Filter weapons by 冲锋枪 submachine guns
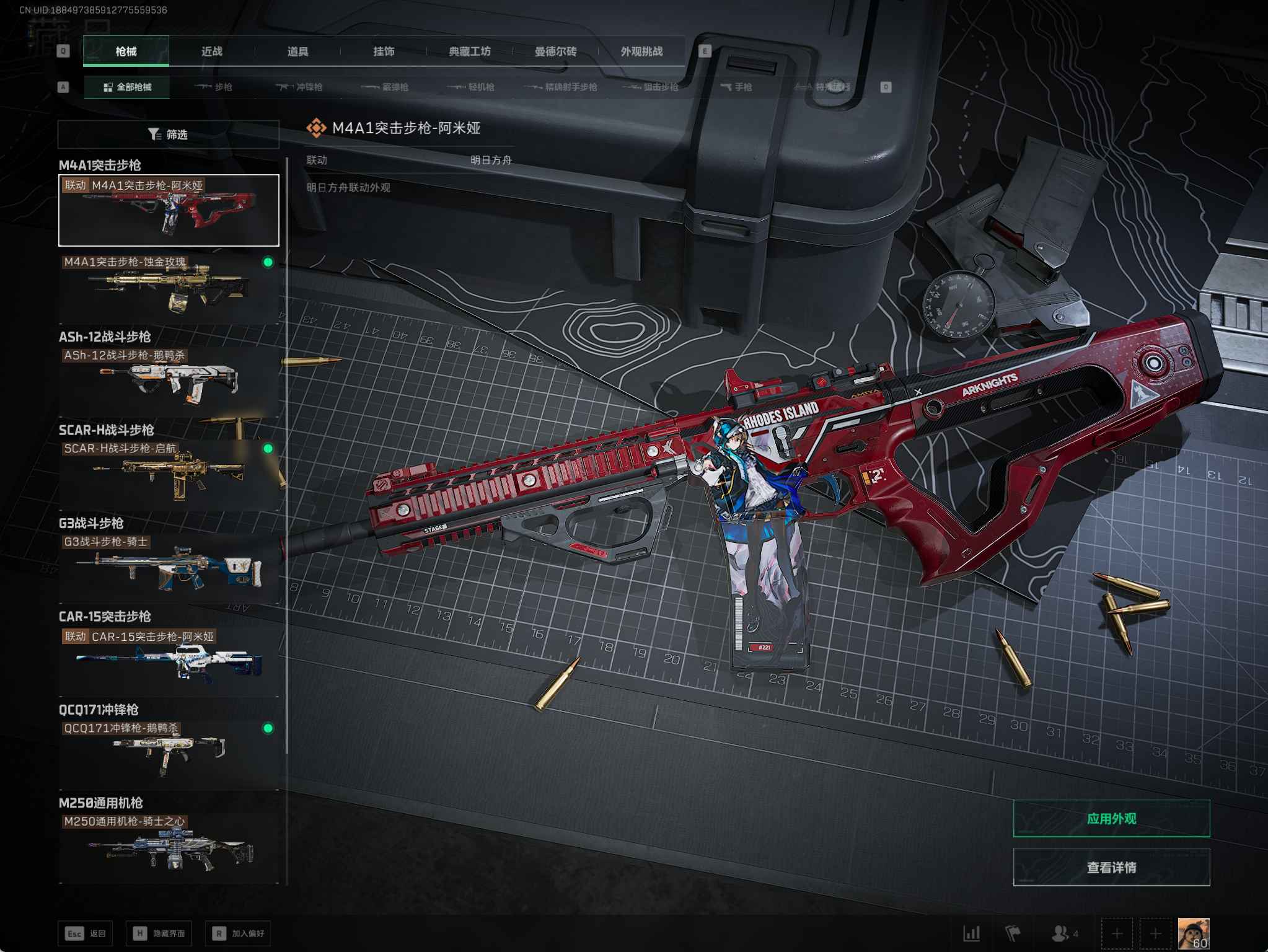 click(300, 87)
